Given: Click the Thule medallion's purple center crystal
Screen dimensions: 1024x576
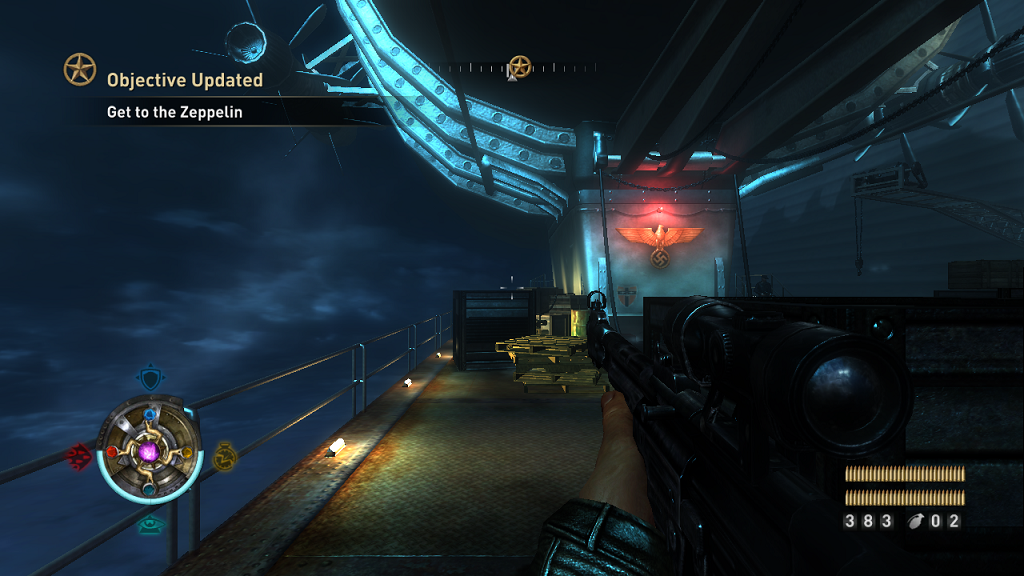Looking at the screenshot, I should (150, 453).
